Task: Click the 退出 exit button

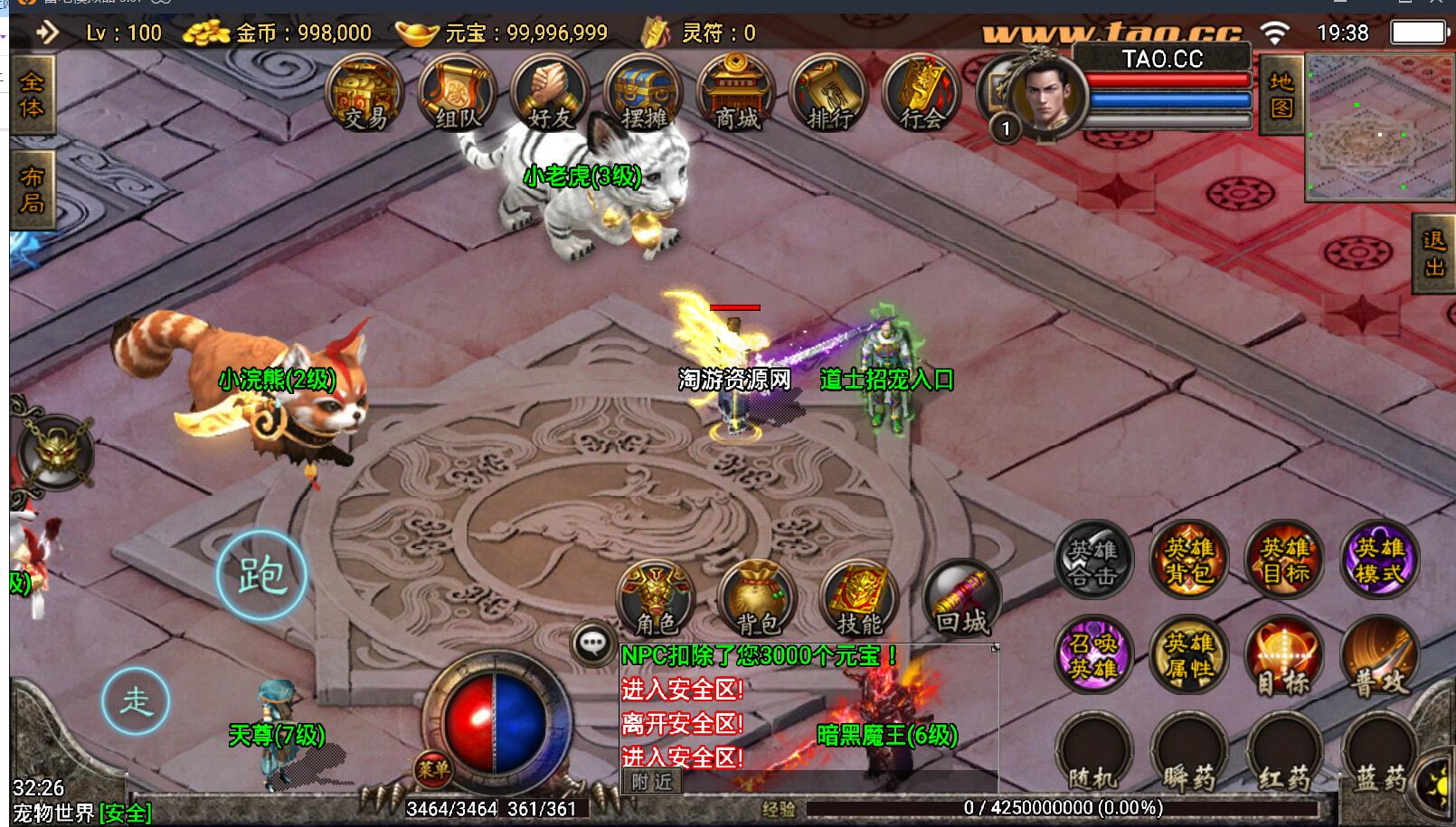Action: pos(1433,254)
